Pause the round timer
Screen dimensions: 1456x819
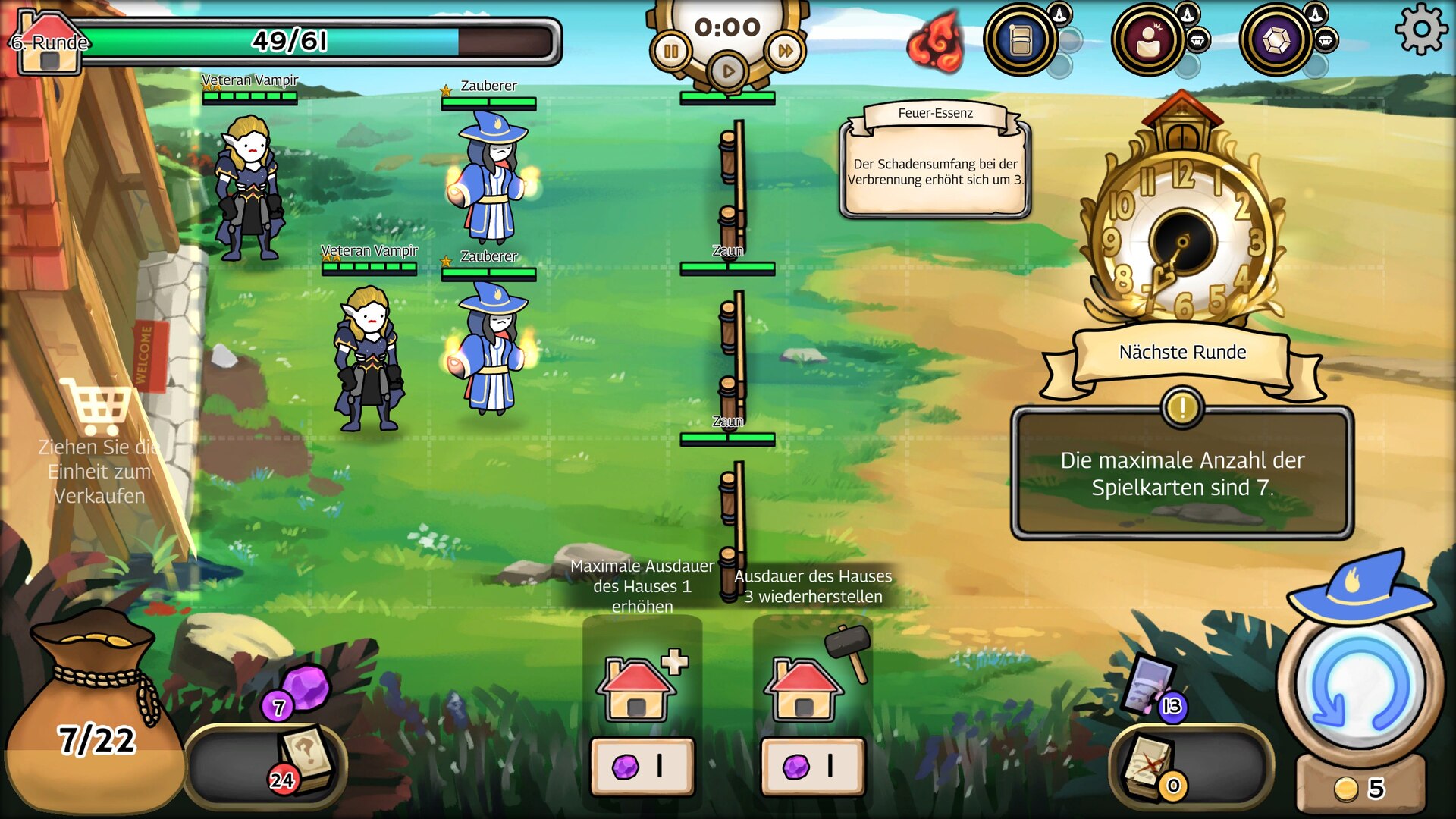[670, 52]
